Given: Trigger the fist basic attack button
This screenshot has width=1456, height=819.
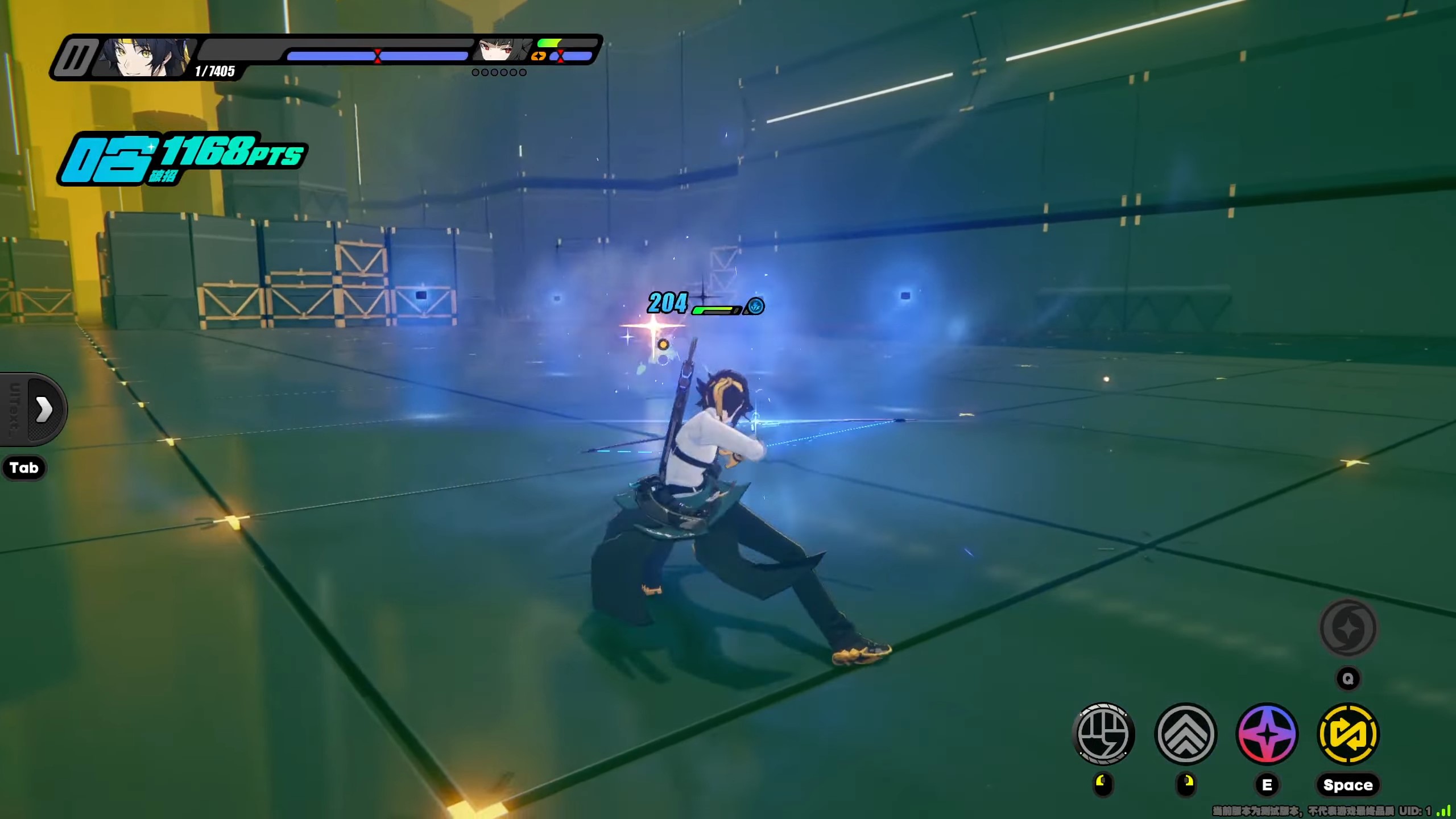Looking at the screenshot, I should [1103, 734].
